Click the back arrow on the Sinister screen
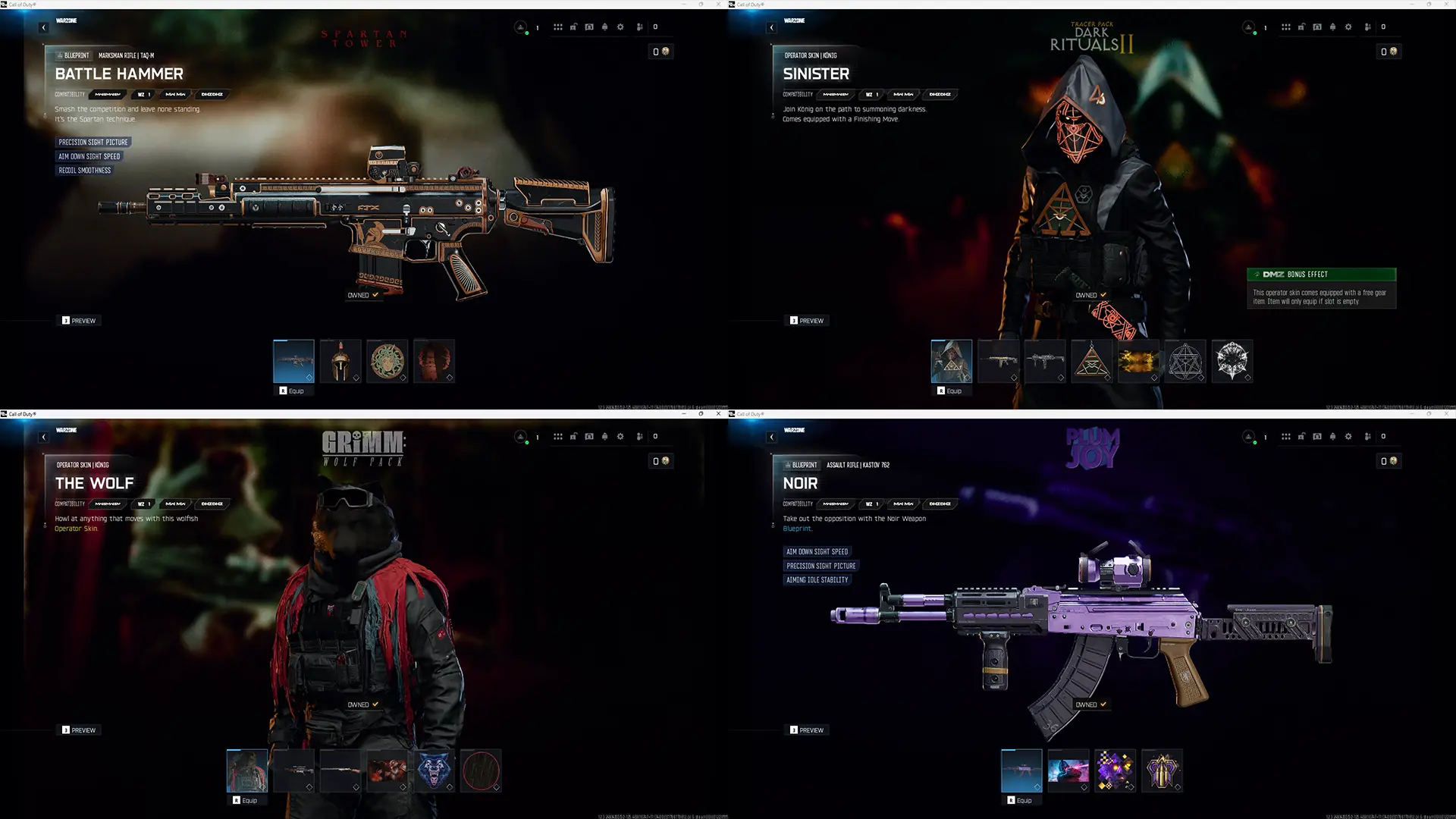Screen dimensions: 1456x819 coord(771,27)
